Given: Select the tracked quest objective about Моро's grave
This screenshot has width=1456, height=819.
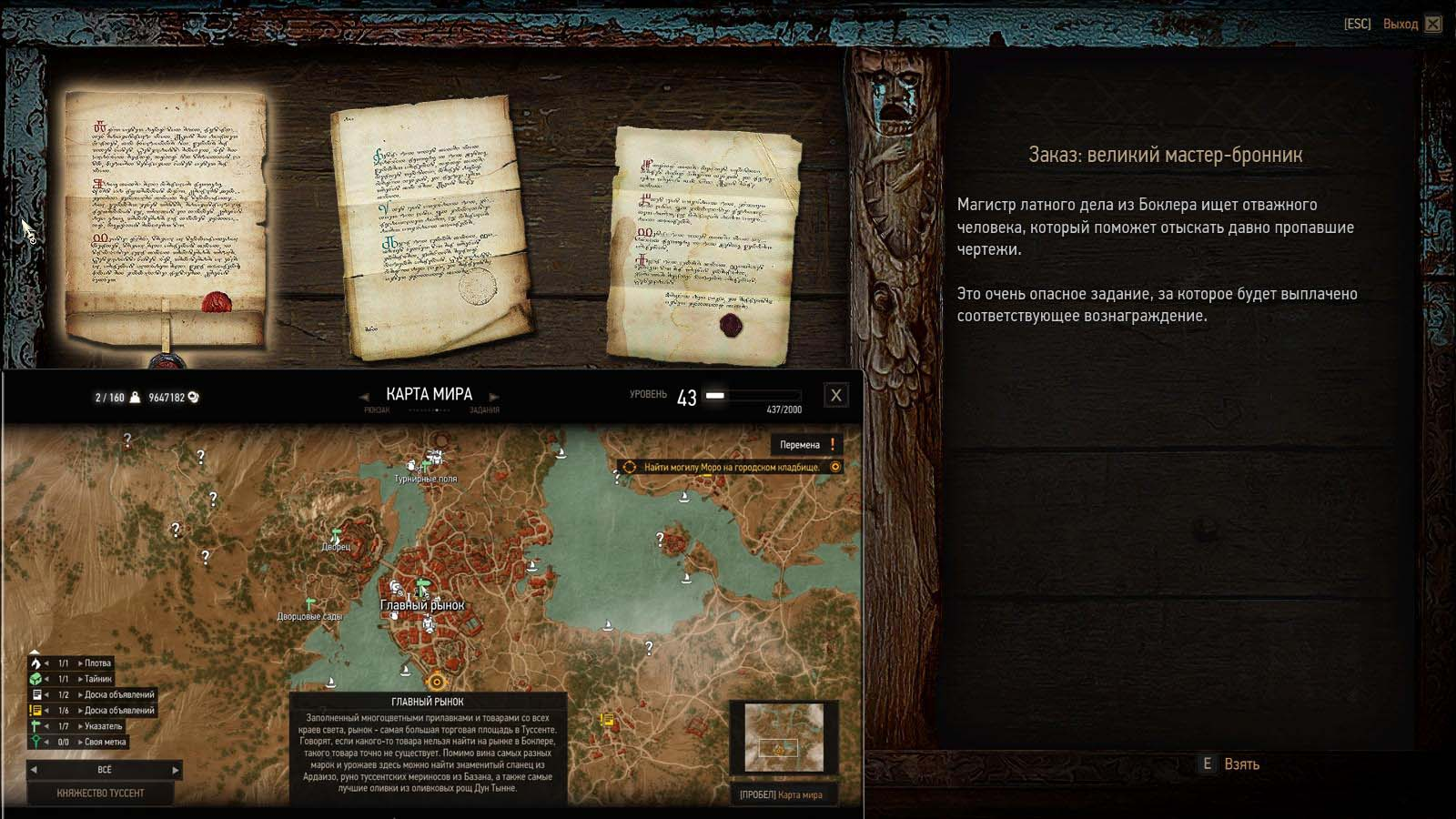Looking at the screenshot, I should pyautogui.click(x=731, y=468).
